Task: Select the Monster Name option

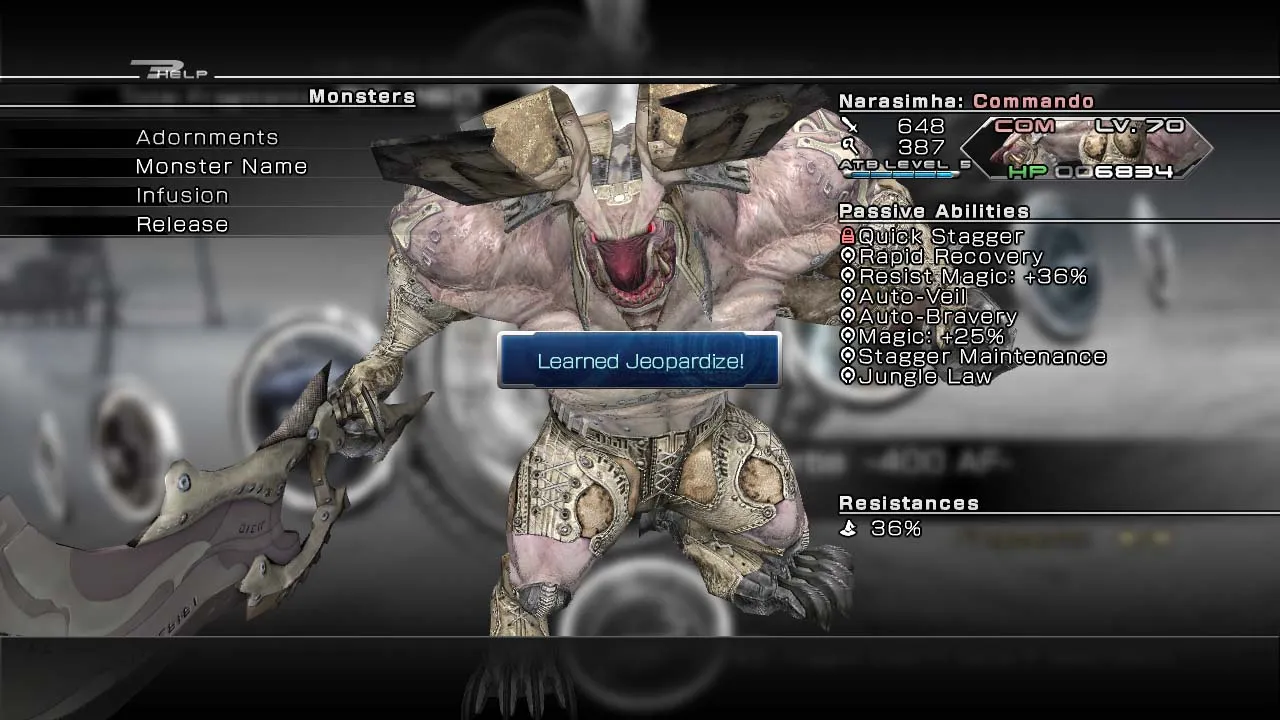Action: (x=221, y=166)
